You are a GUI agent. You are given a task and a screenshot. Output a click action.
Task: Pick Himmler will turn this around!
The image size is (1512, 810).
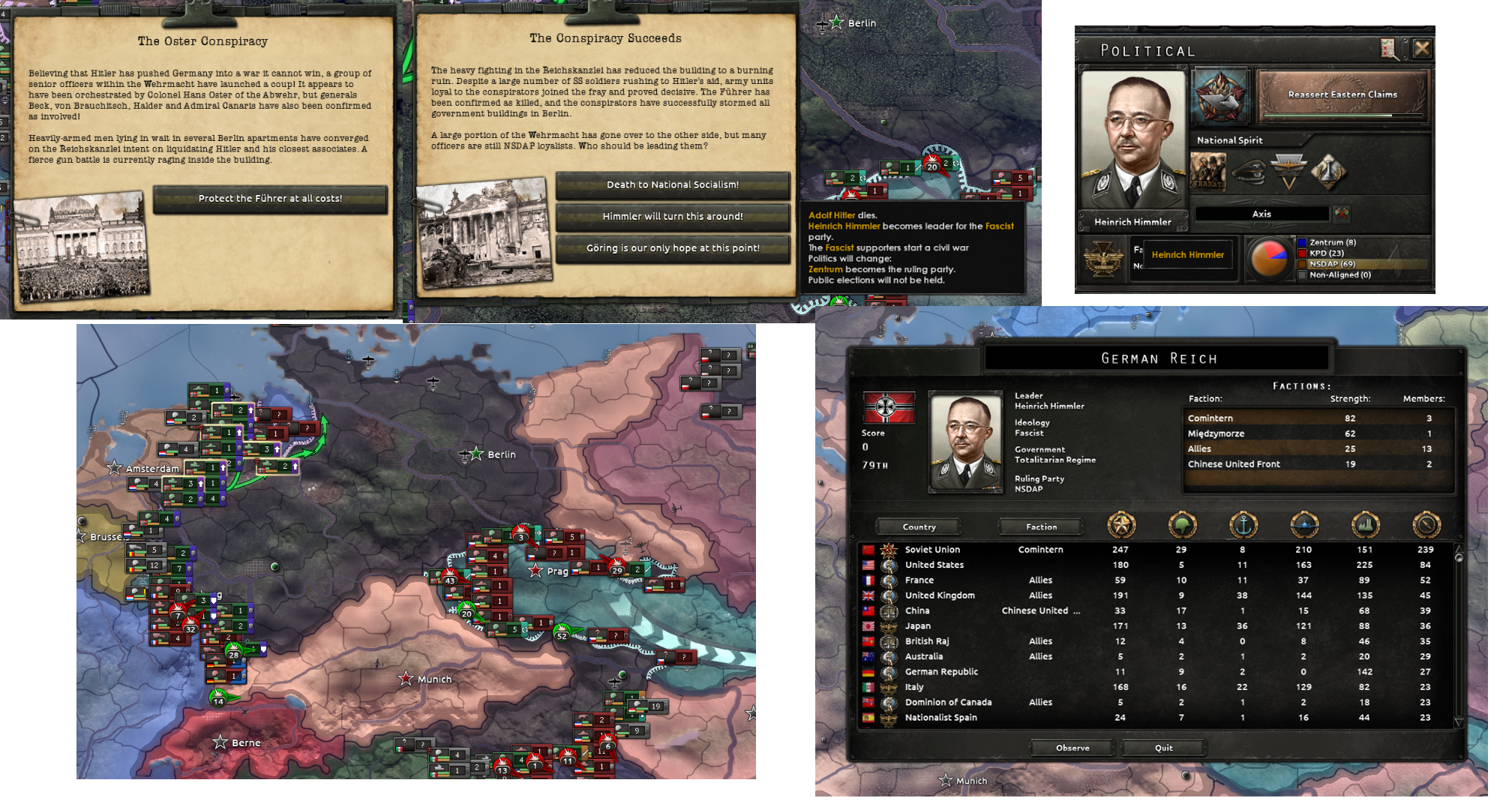(x=673, y=217)
